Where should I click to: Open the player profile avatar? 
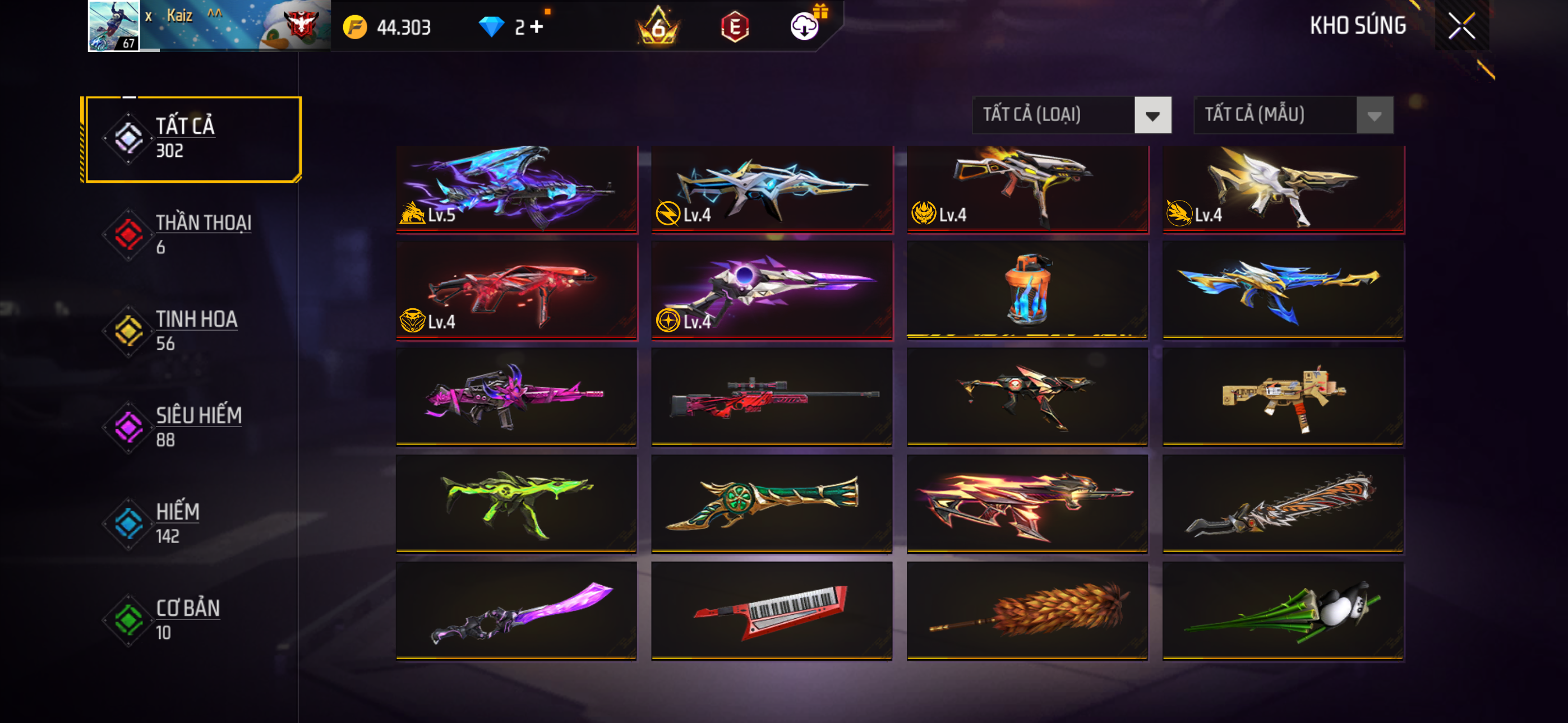point(114,26)
